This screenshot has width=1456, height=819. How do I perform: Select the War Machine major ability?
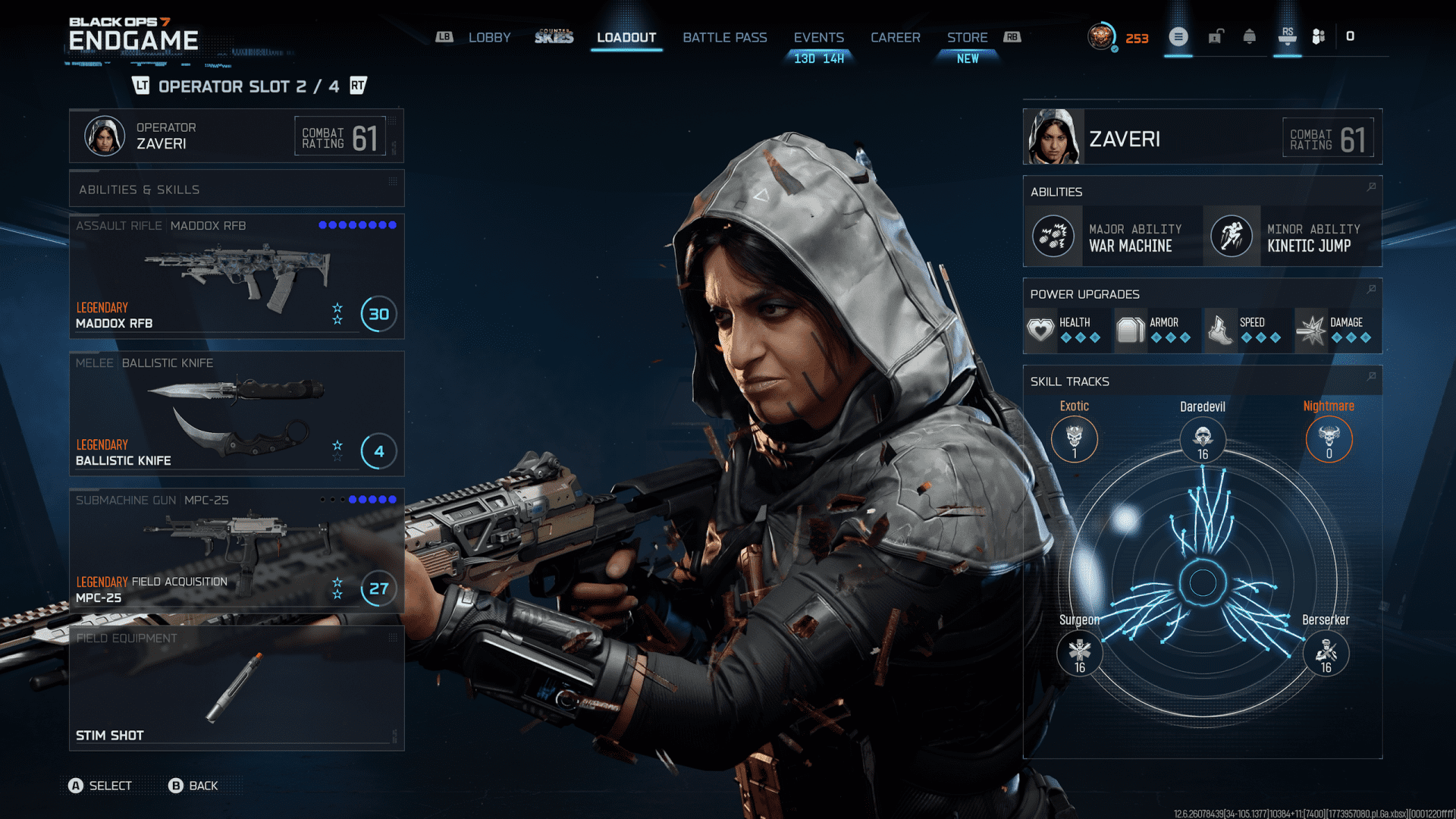(1113, 237)
